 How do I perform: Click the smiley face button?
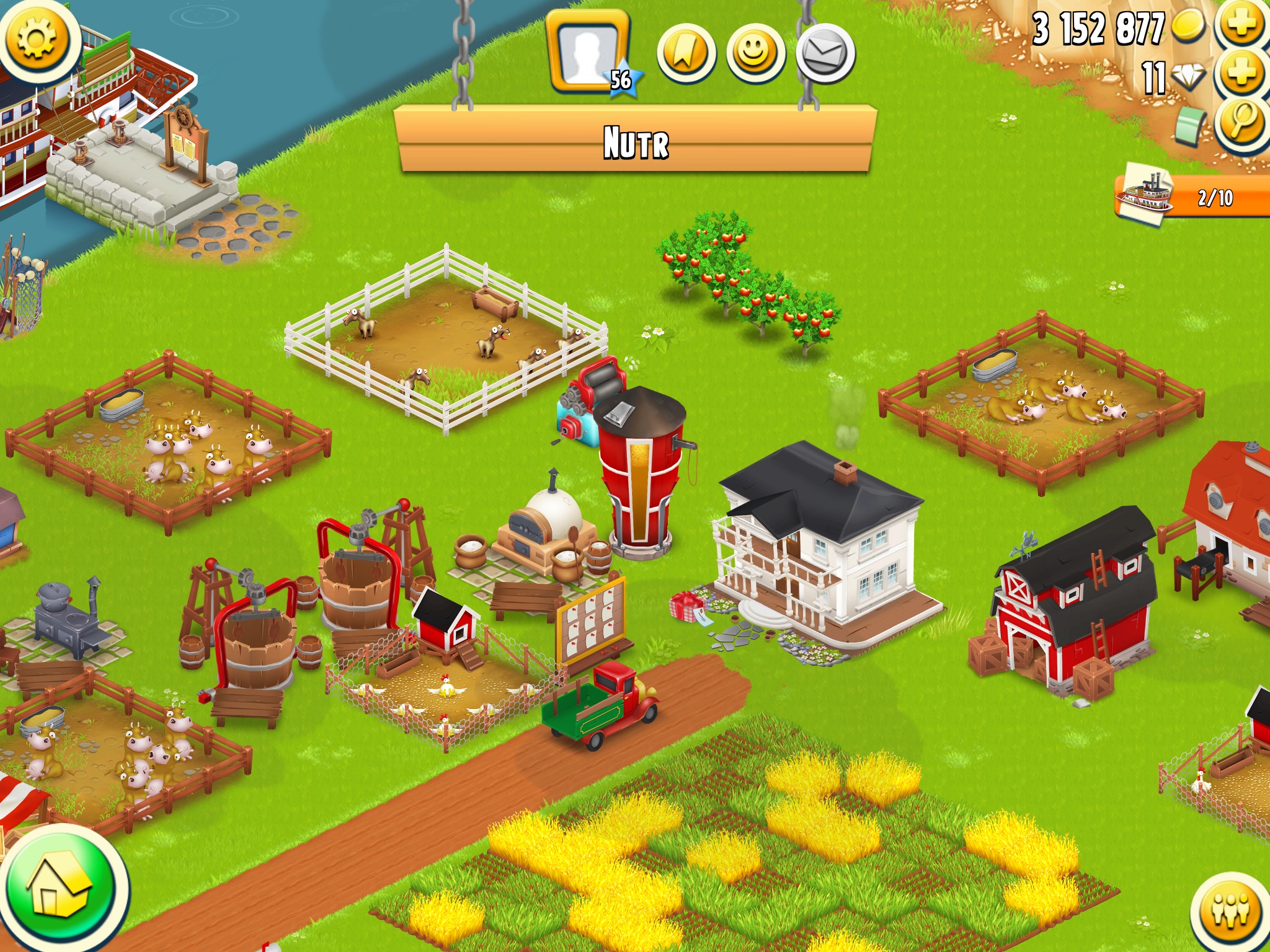(755, 54)
